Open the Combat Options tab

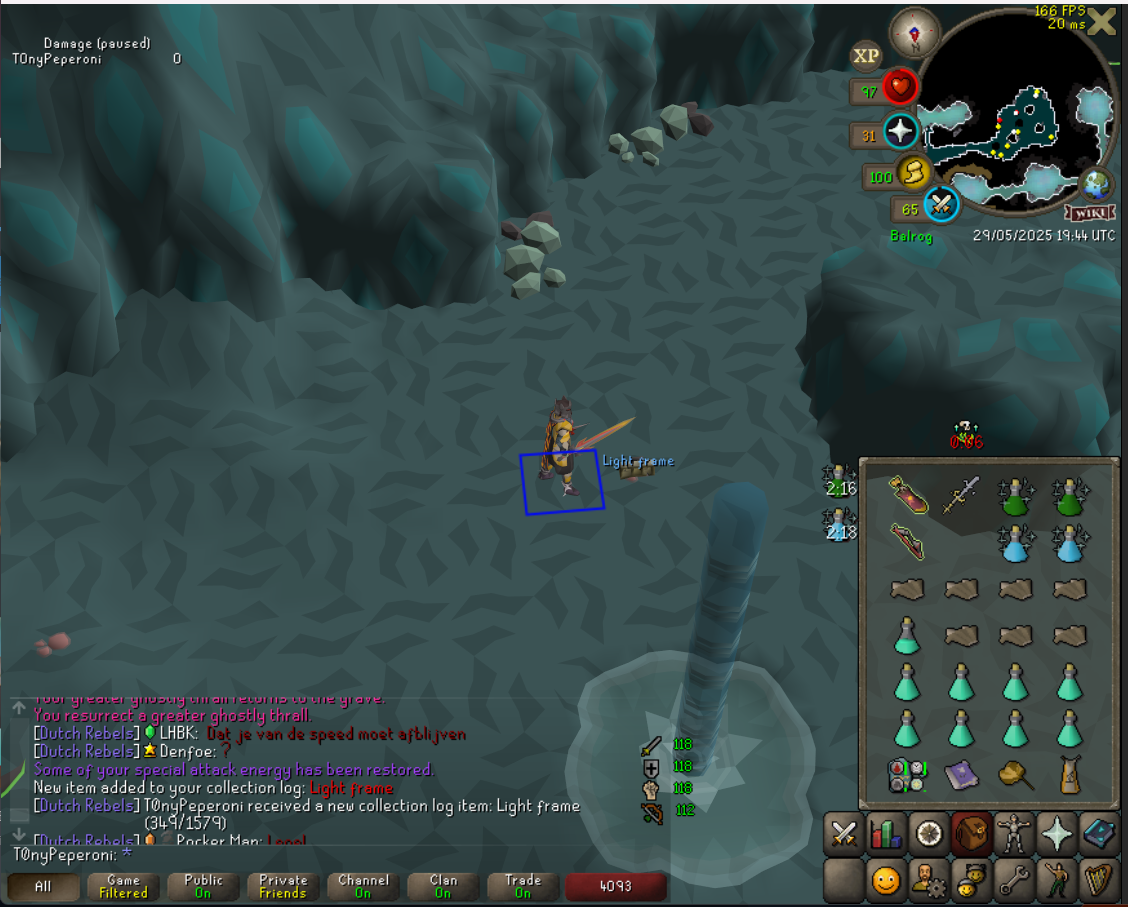844,833
